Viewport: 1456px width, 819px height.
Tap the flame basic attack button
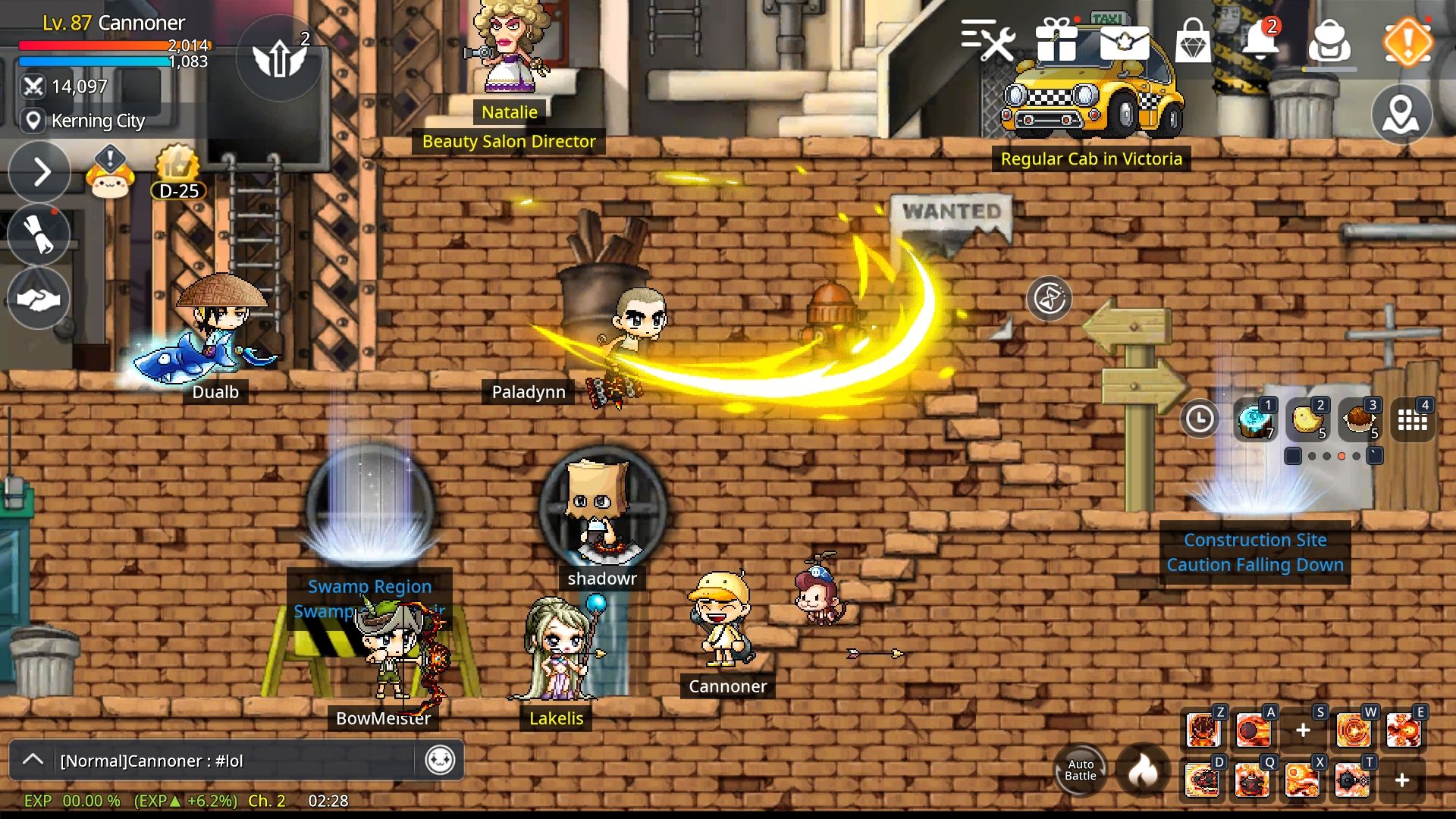coord(1143,770)
